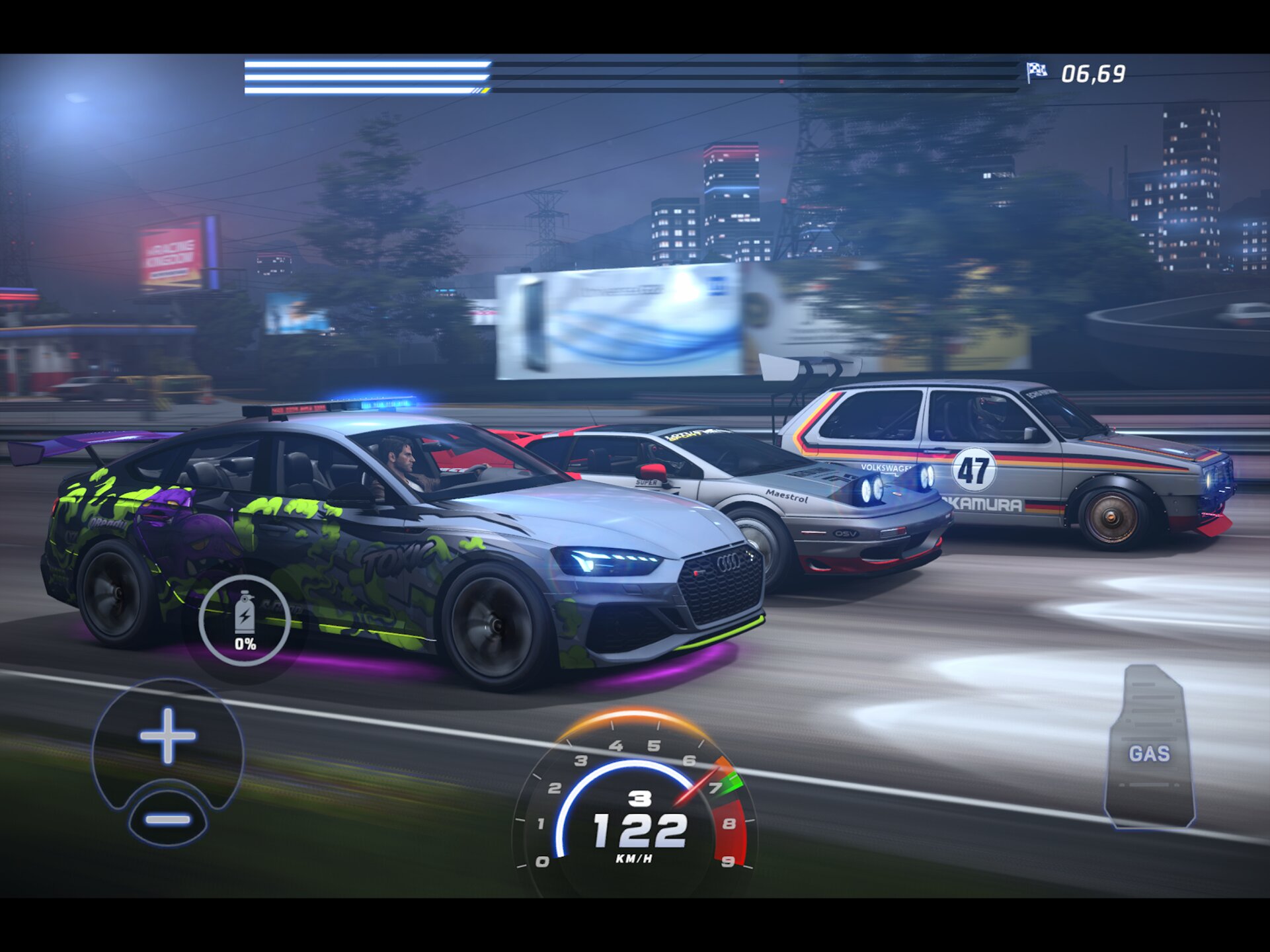The width and height of the screenshot is (1270, 952).
Task: Shift down with the minus button
Action: (168, 820)
